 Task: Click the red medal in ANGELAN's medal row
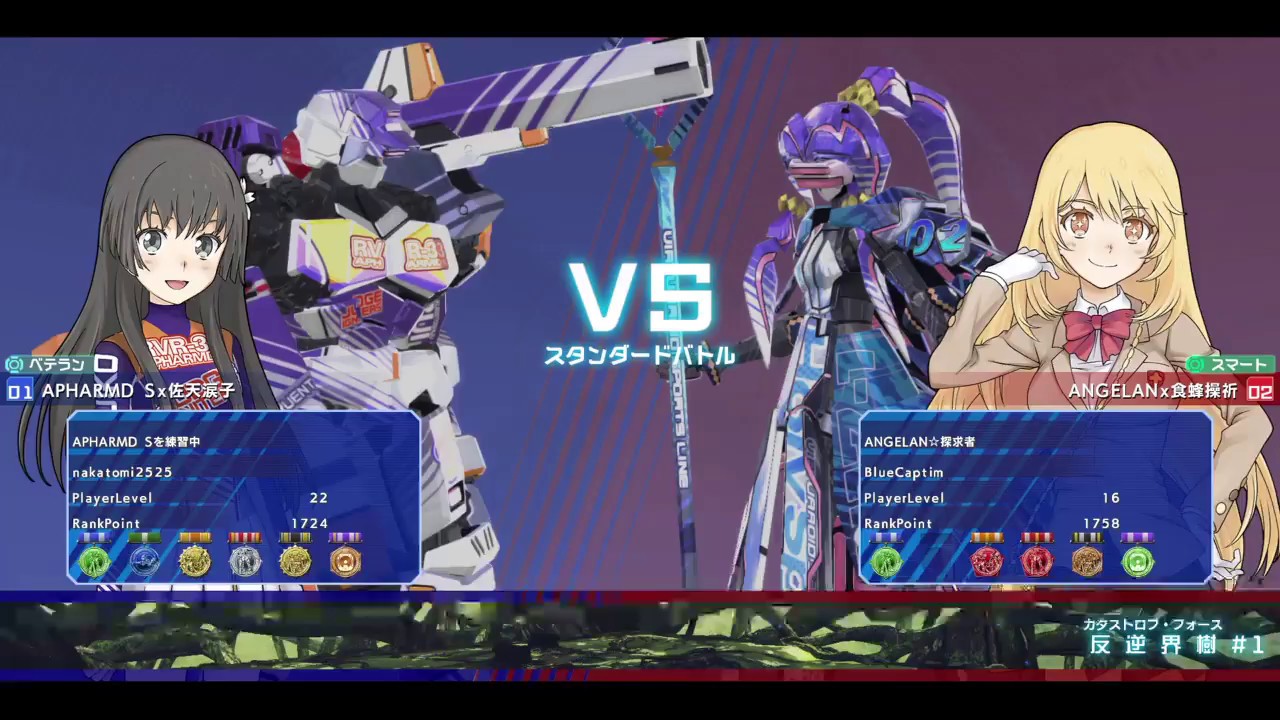(987, 562)
